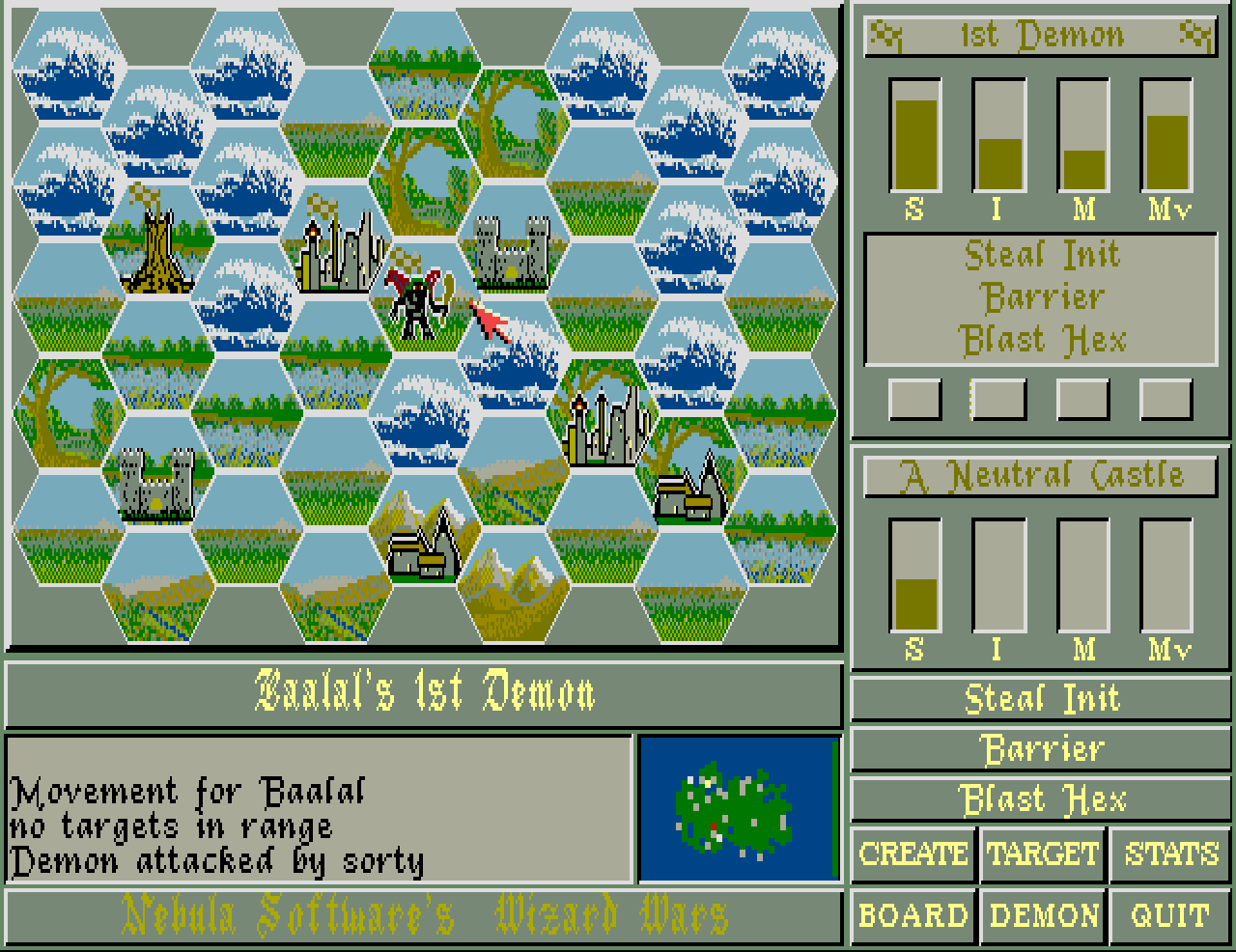Select the TARGET command
Viewport: 1236px width, 952px height.
(x=1043, y=854)
